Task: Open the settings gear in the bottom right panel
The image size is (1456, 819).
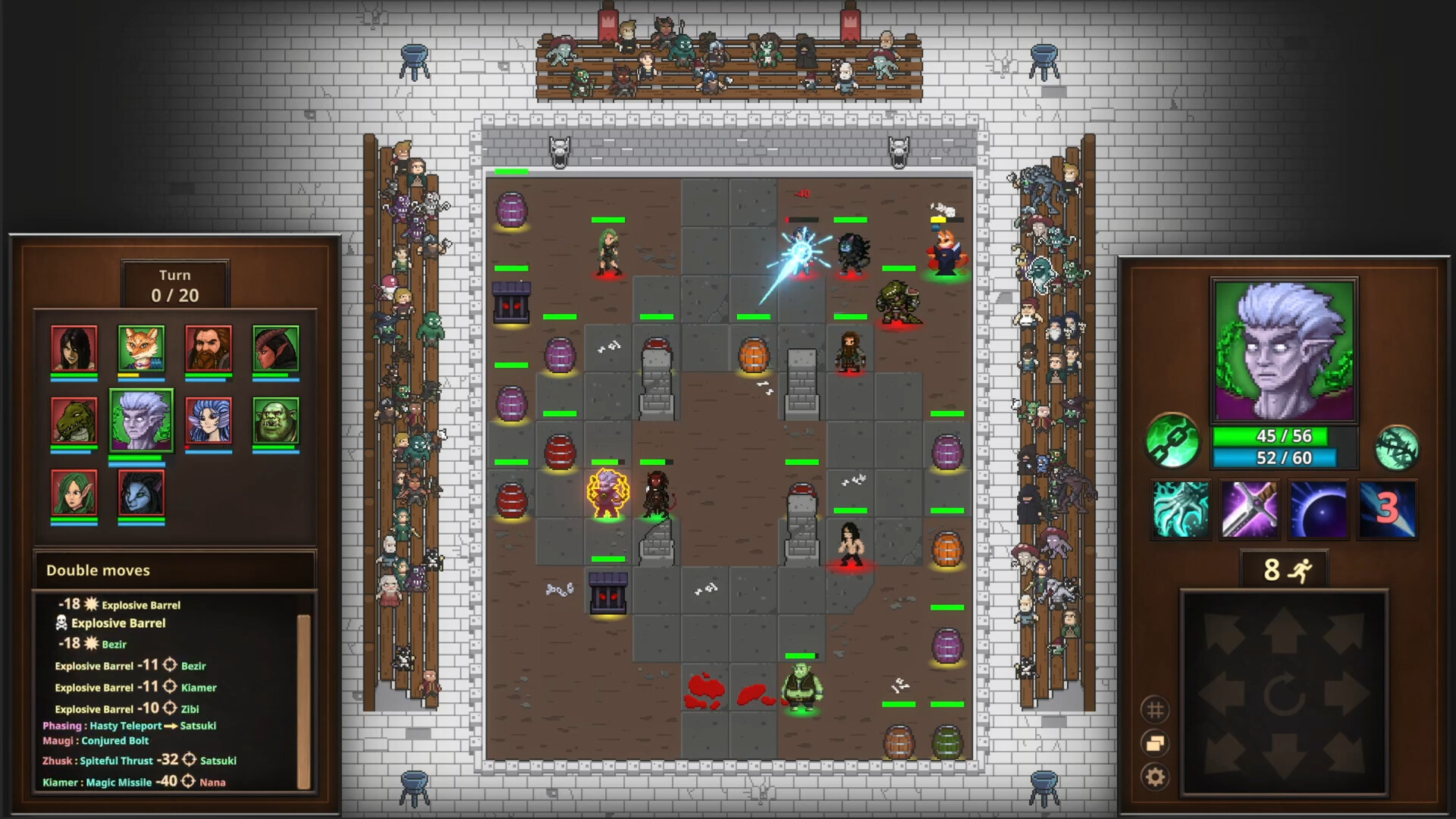Action: (x=1156, y=775)
